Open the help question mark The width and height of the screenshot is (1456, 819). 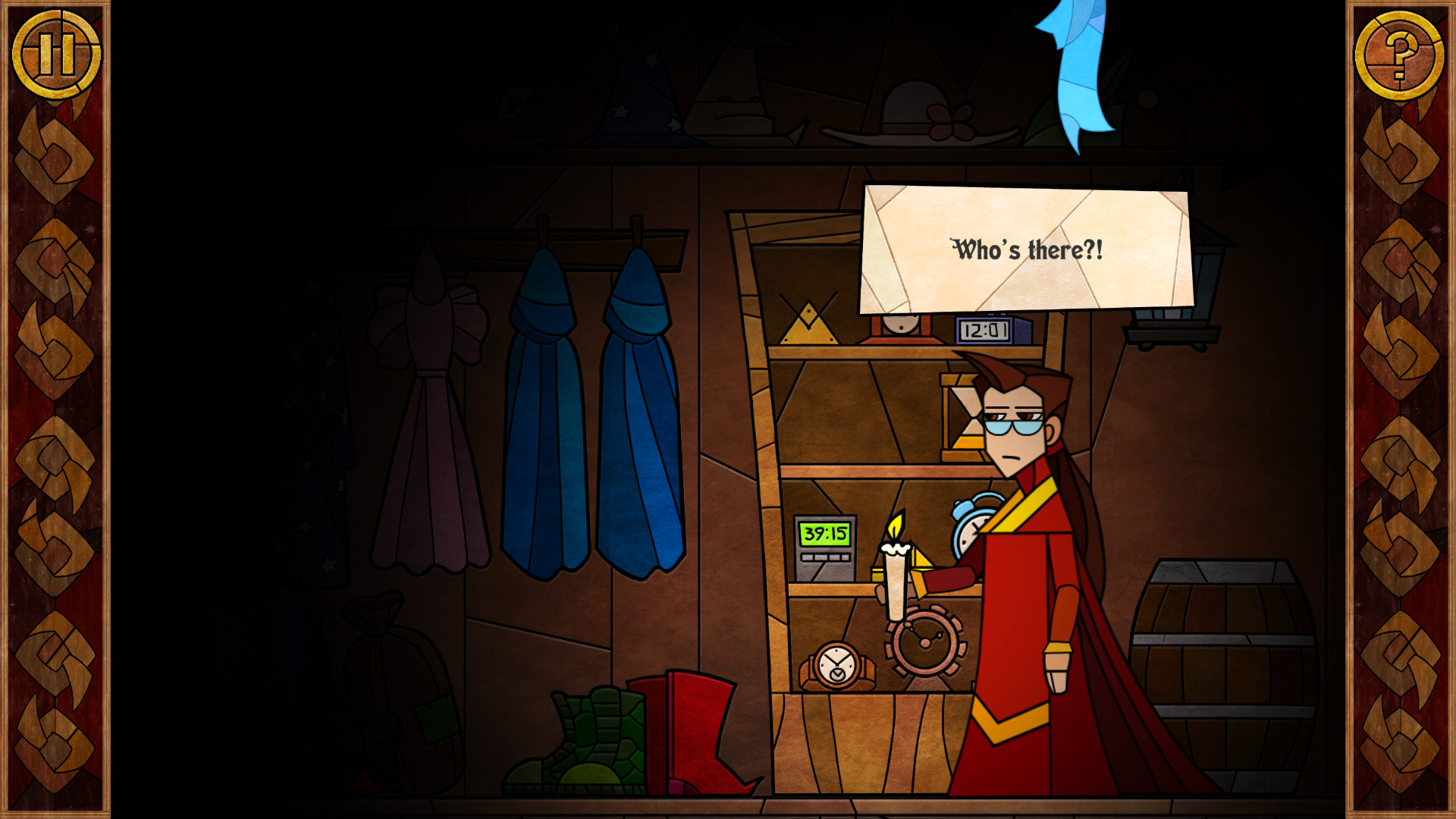click(x=1399, y=55)
